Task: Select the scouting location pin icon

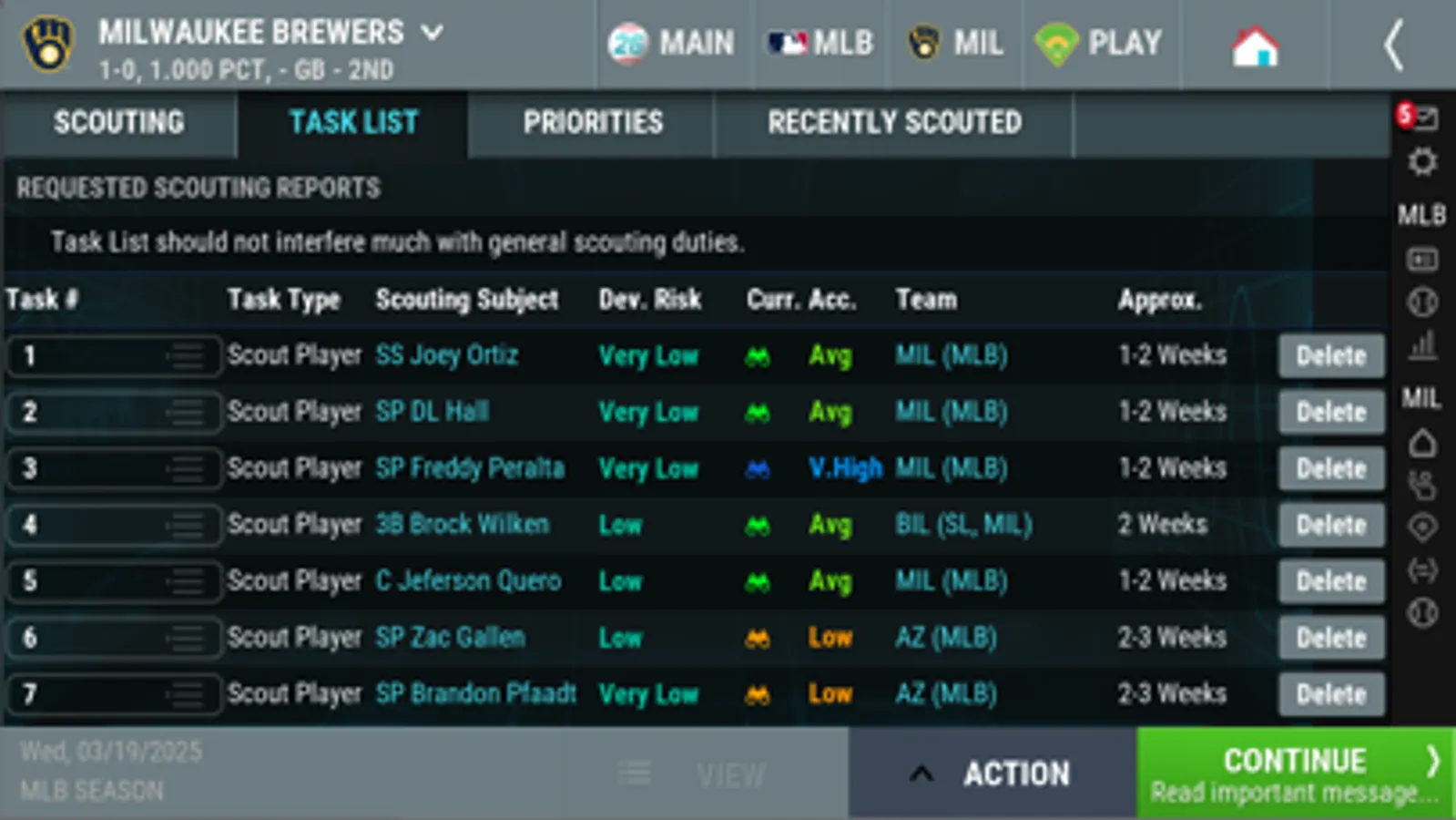Action: click(1420, 524)
